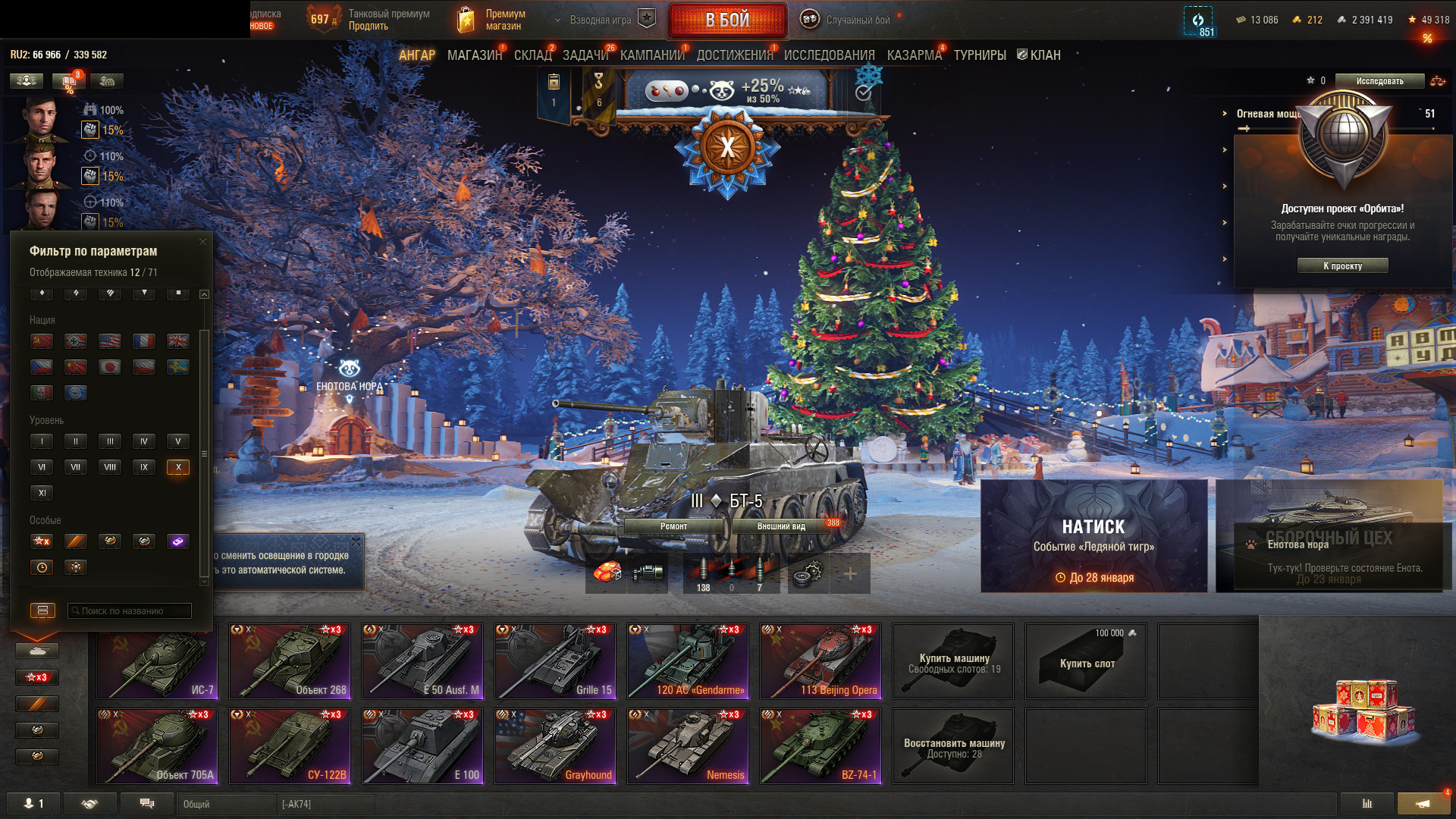Toggle tier X filter
This screenshot has width=1456, height=819.
pyautogui.click(x=178, y=467)
